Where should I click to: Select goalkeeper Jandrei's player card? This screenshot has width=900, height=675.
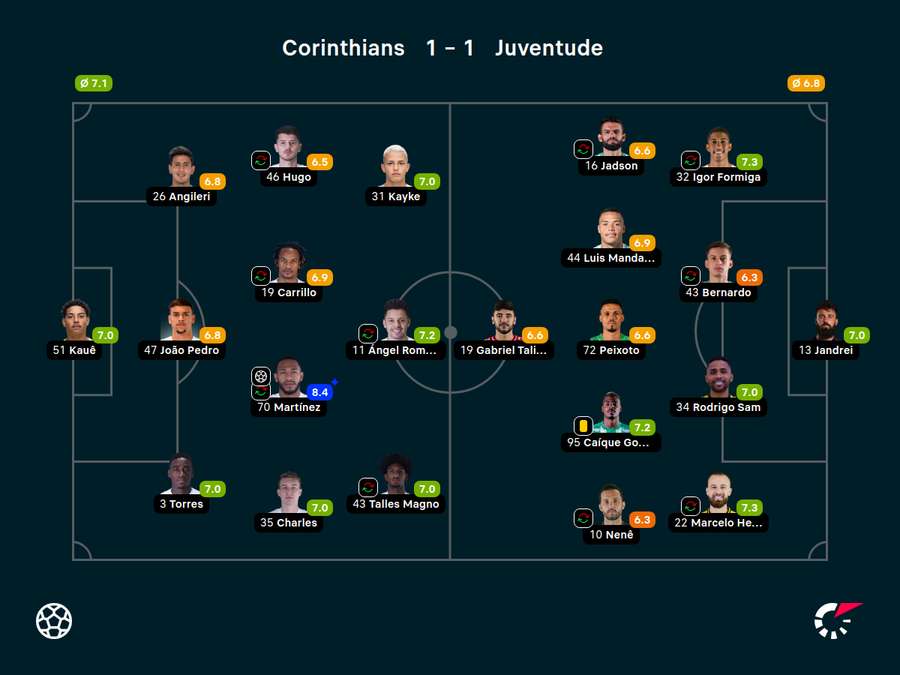826,322
